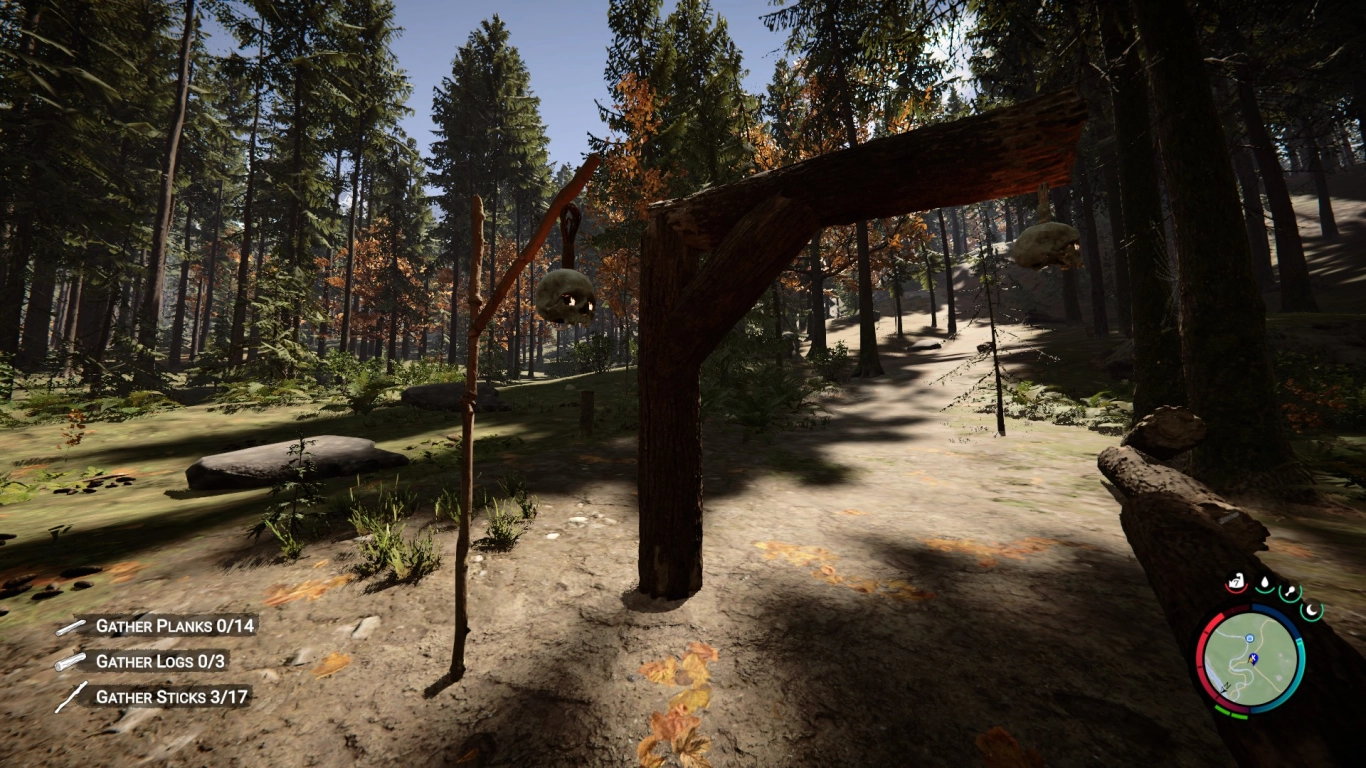
Task: Click the drumstick hunger icon
Action: 1290,591
